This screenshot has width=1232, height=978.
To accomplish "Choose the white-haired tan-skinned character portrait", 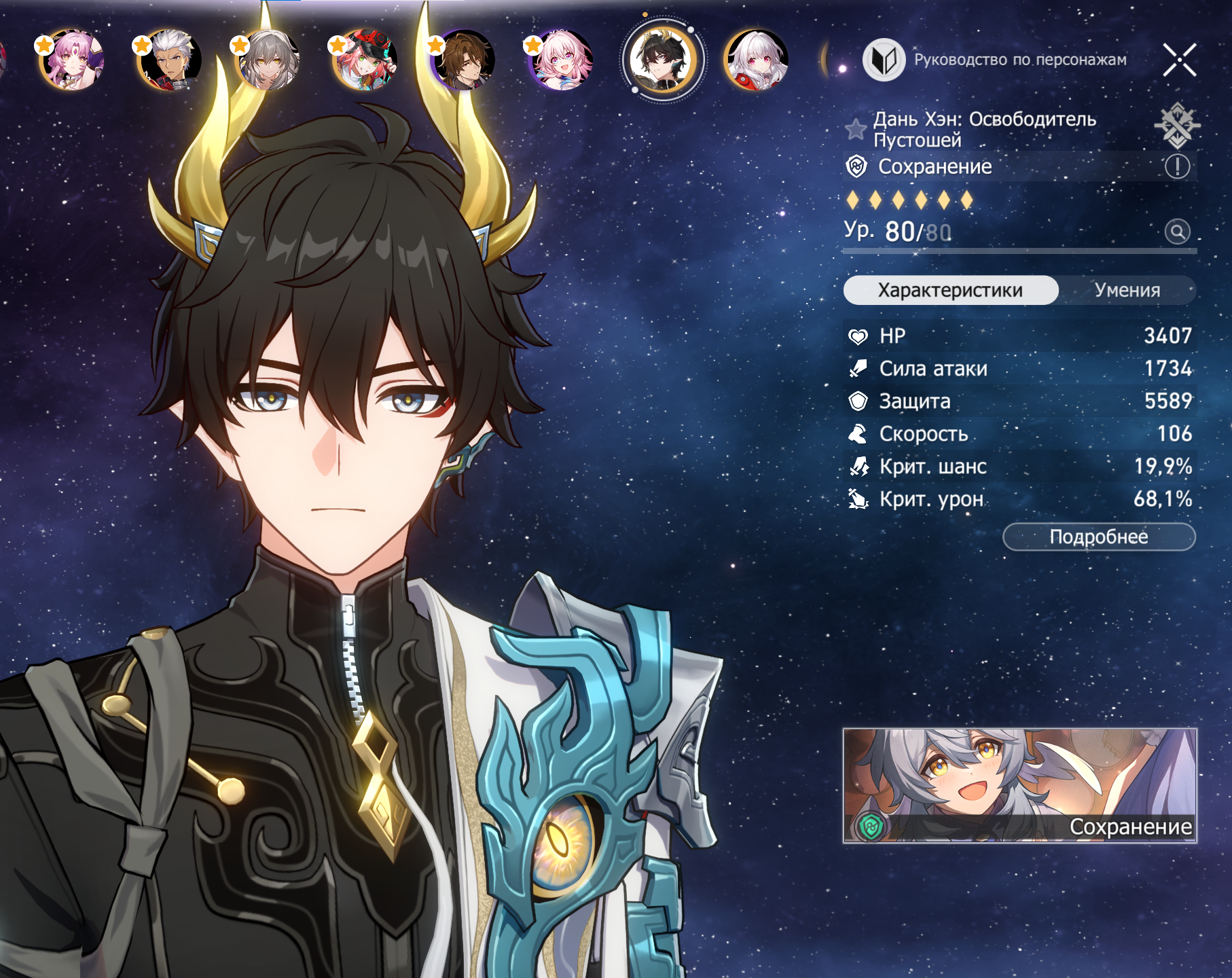I will [170, 60].
